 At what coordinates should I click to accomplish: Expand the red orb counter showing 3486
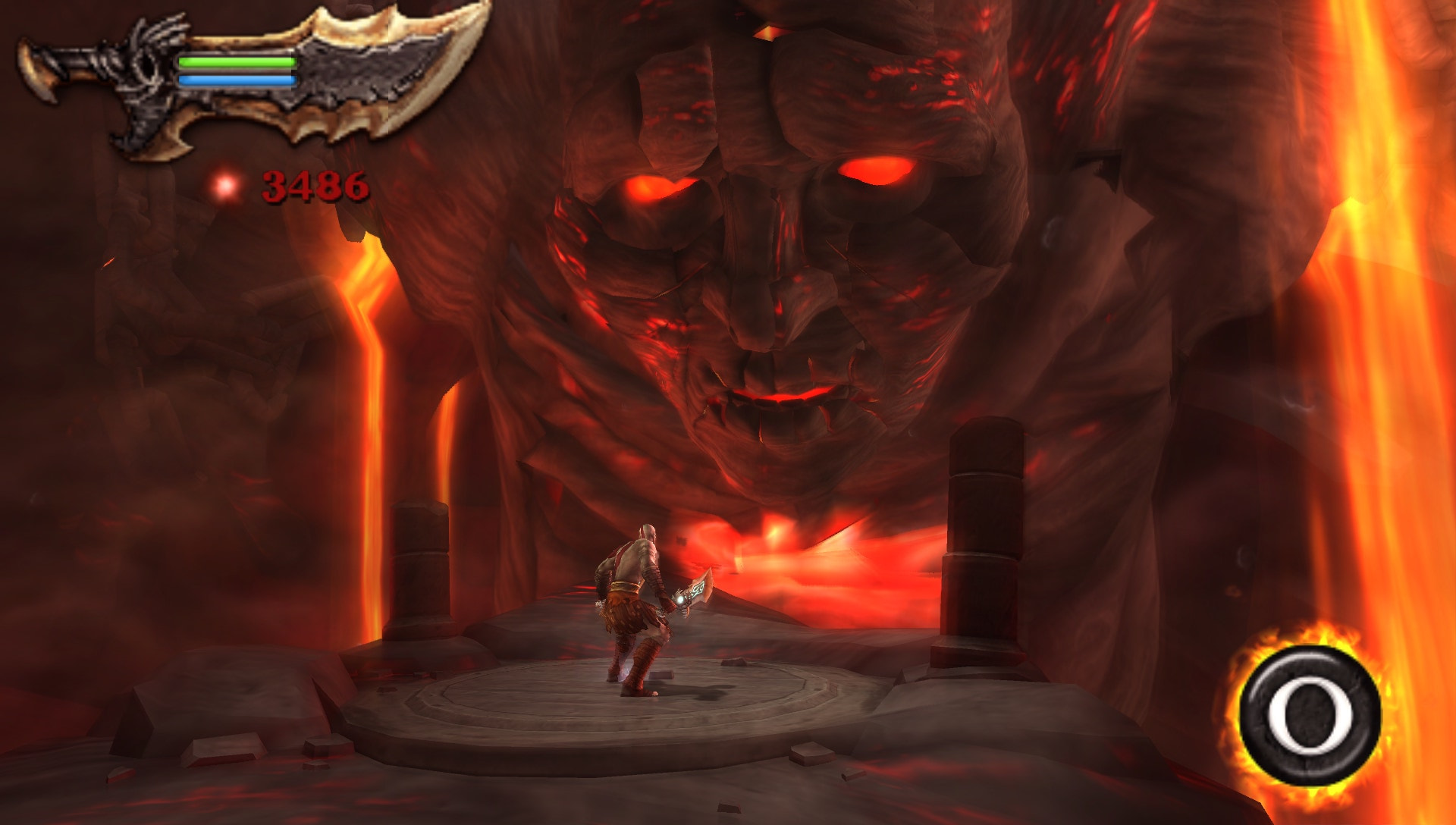tap(313, 184)
